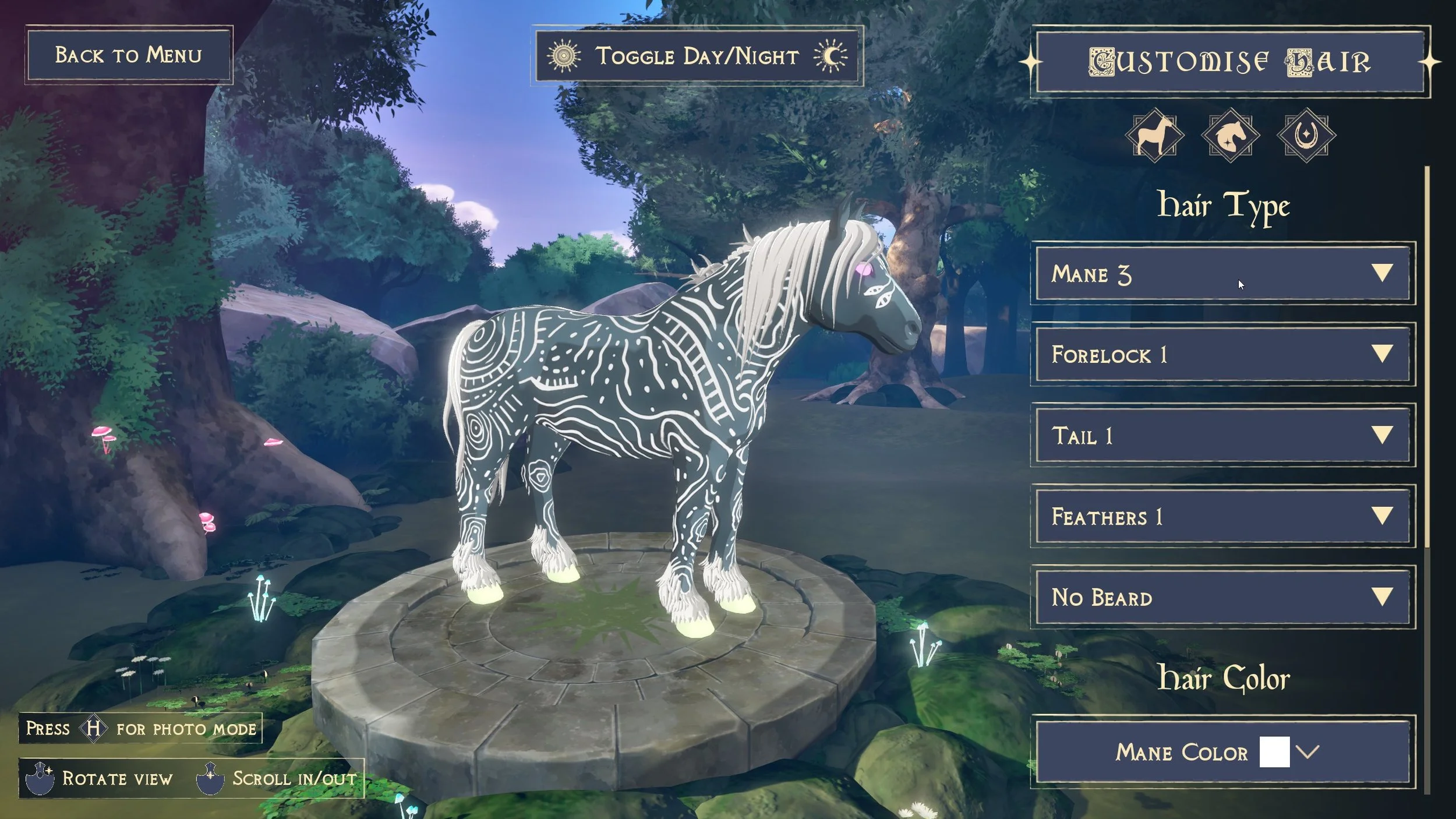The width and height of the screenshot is (1456, 819).
Task: Return with the Back to Menu button
Action: tap(129, 55)
